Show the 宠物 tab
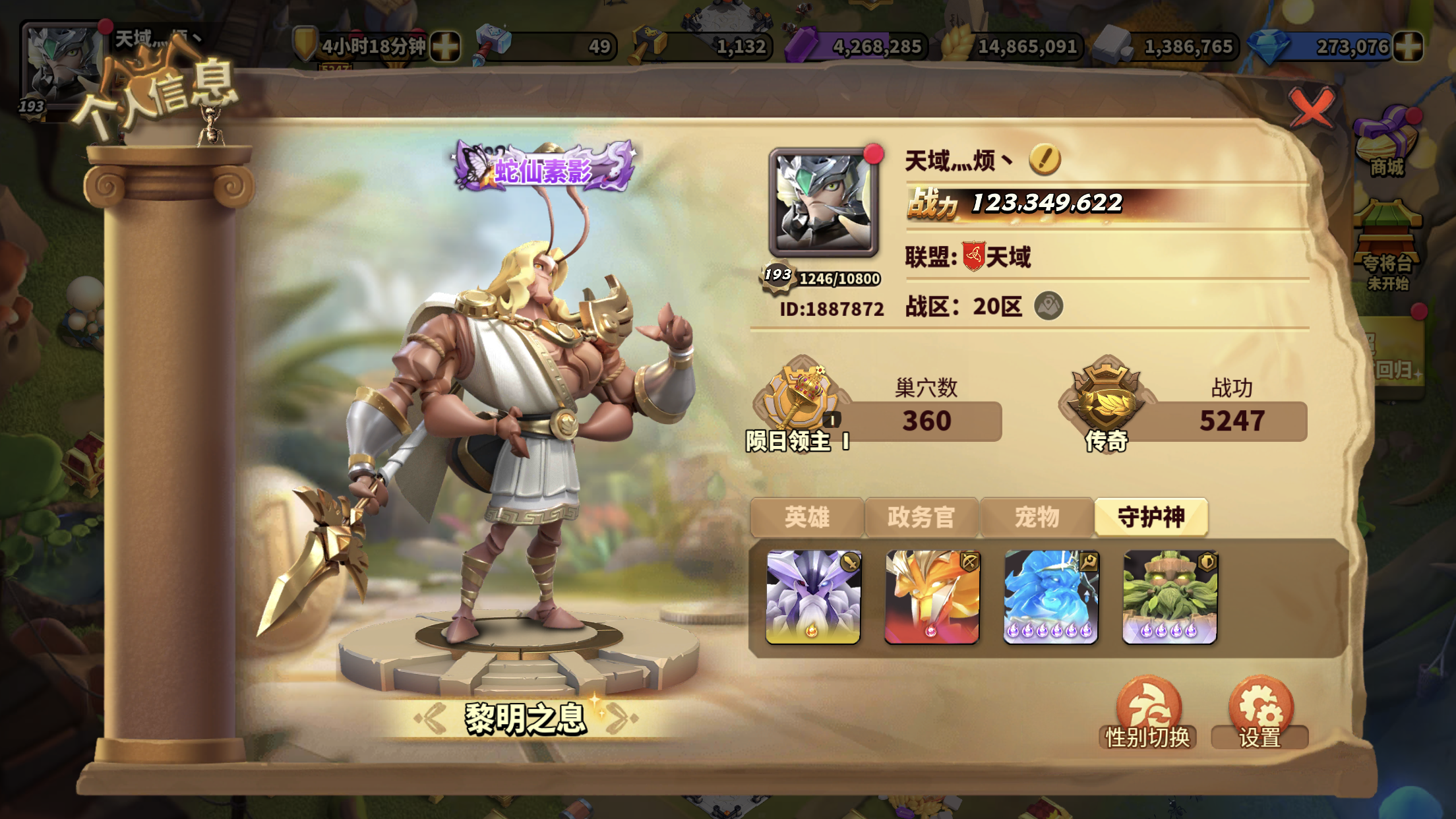 tap(1037, 517)
